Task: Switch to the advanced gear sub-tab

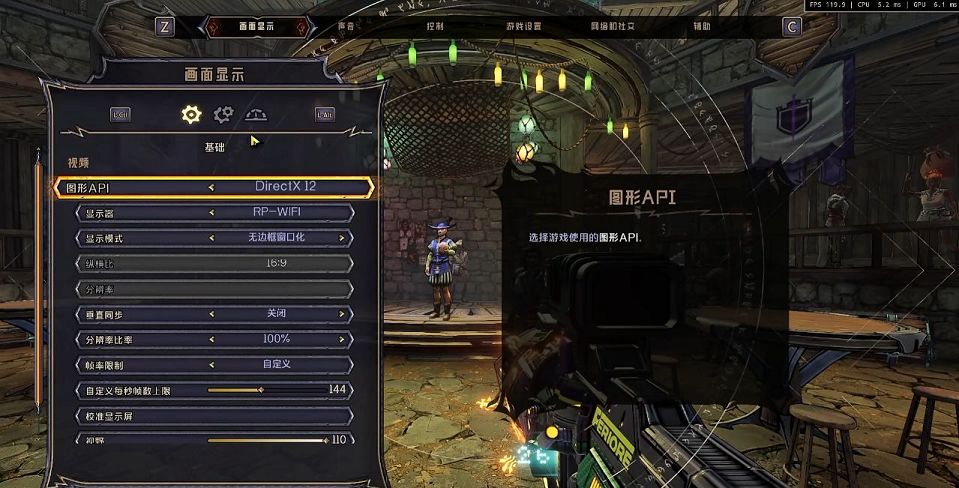Action: pos(223,114)
